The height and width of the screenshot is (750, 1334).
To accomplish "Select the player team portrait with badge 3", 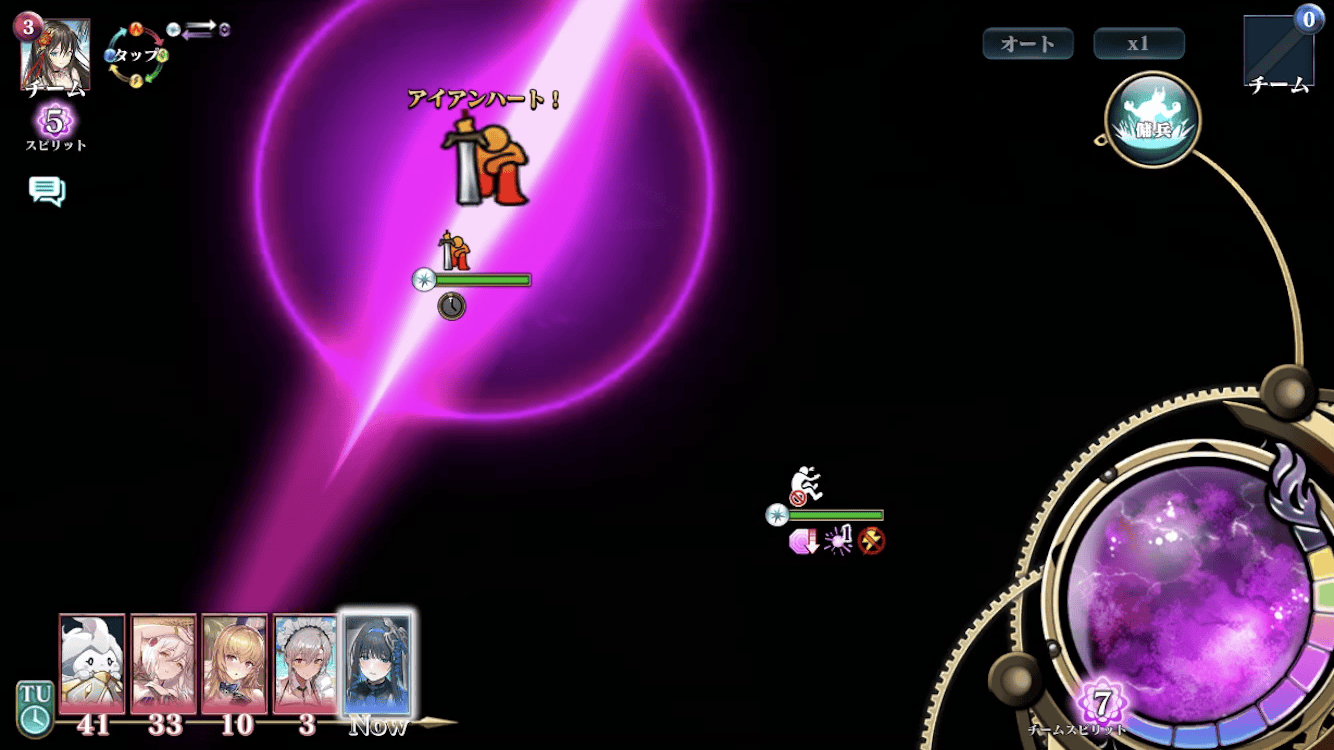I will click(55, 54).
